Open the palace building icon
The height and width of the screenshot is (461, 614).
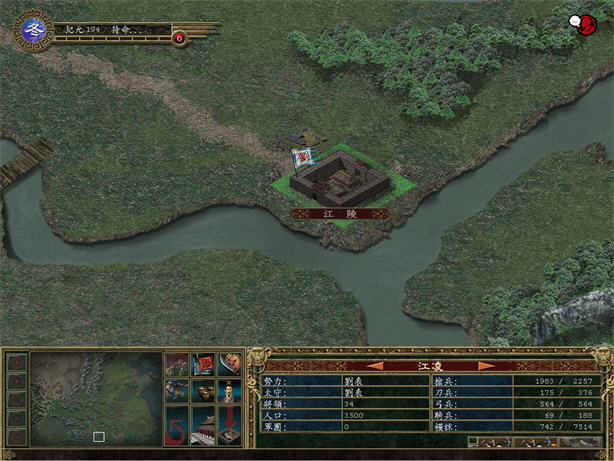(x=203, y=424)
